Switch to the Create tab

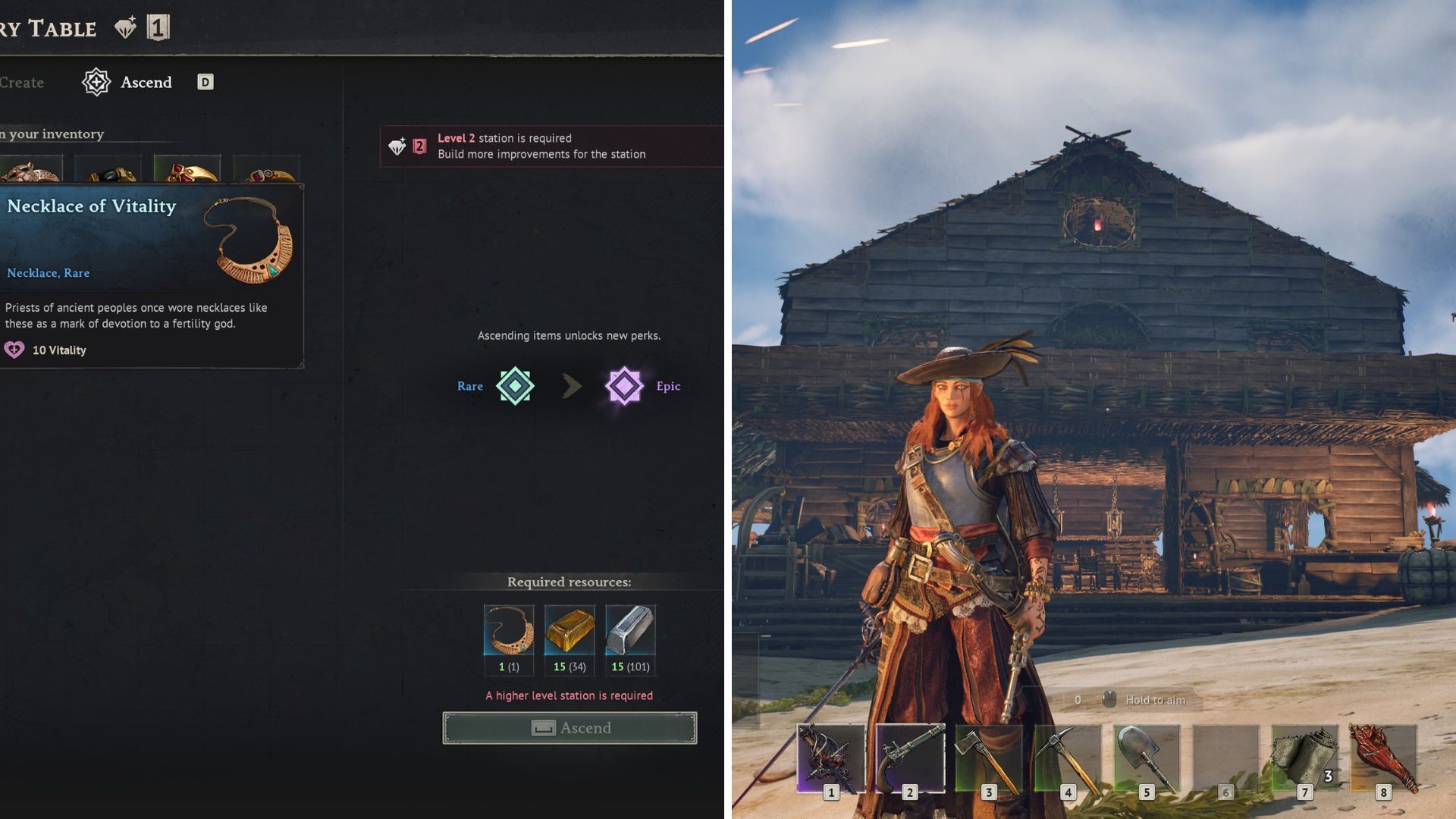(x=22, y=83)
